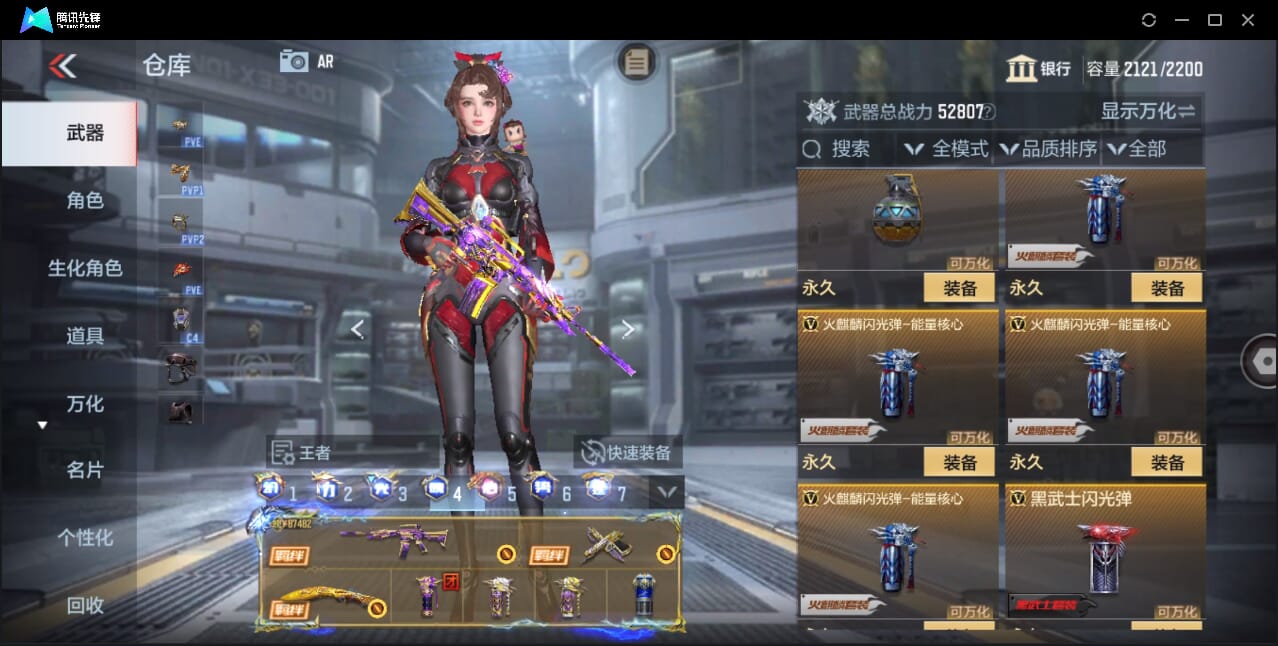Viewport: 1278px width, 646px height.
Task: Go back using the double-arrow button
Action: [x=62, y=67]
